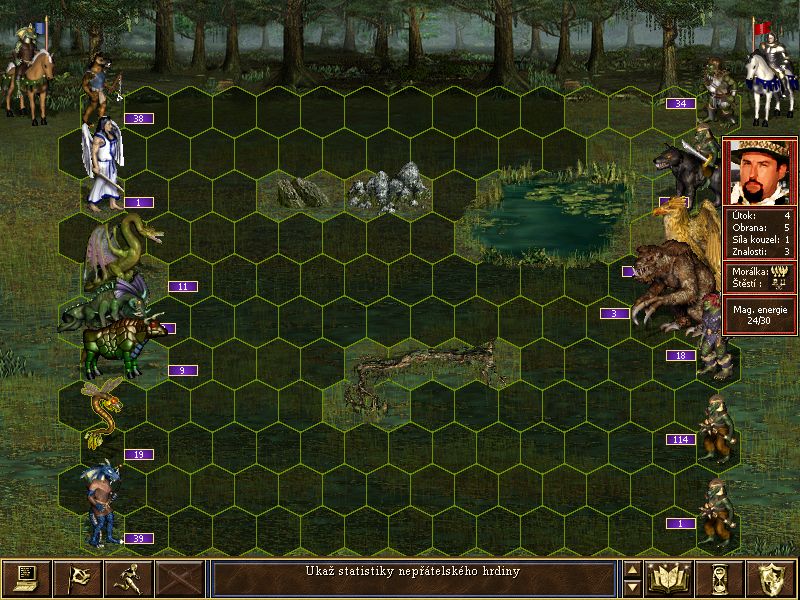Choose the hourglass wait button
The image size is (800, 600).
coord(721,578)
